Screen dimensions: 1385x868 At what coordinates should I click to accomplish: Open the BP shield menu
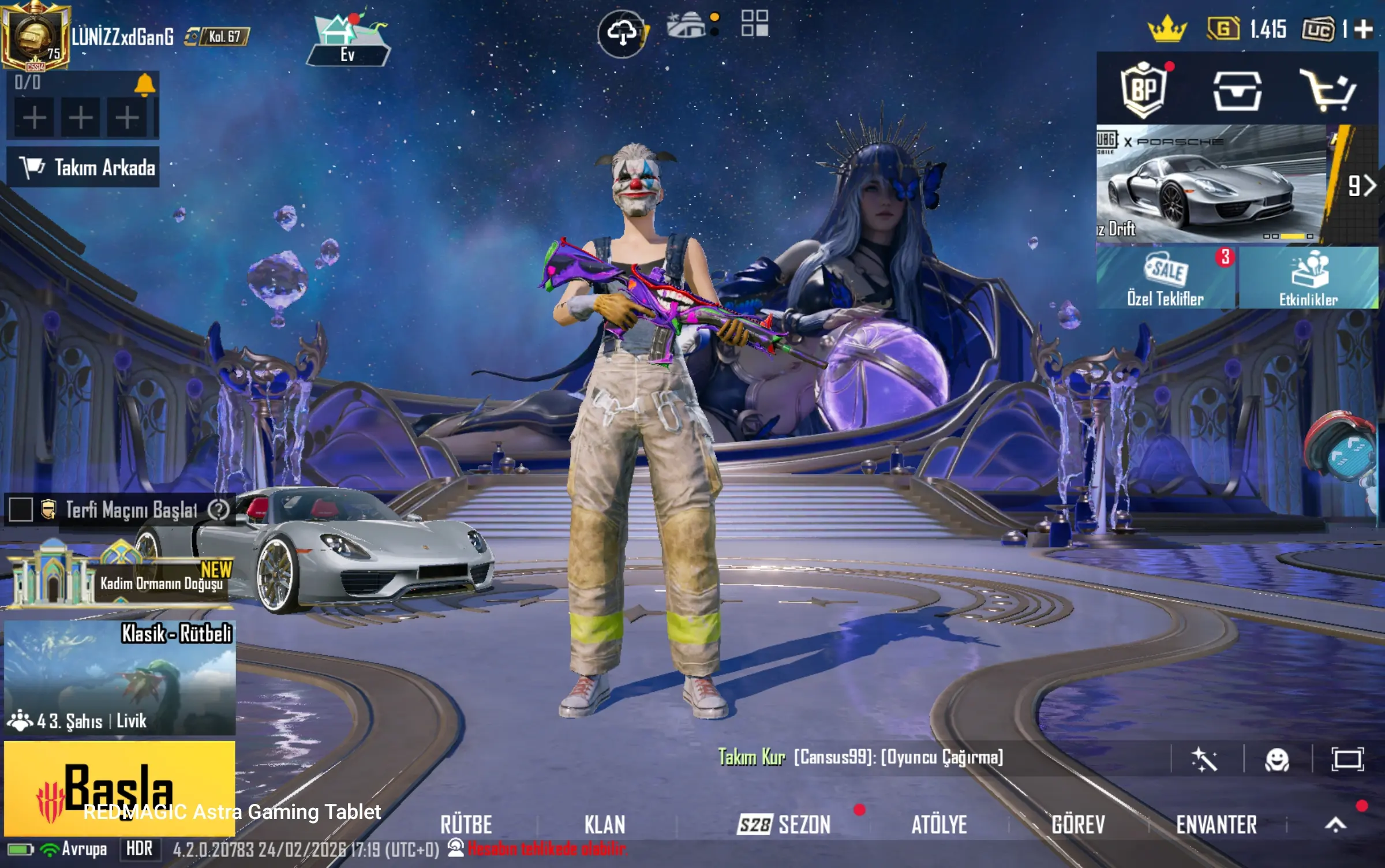pyautogui.click(x=1143, y=89)
